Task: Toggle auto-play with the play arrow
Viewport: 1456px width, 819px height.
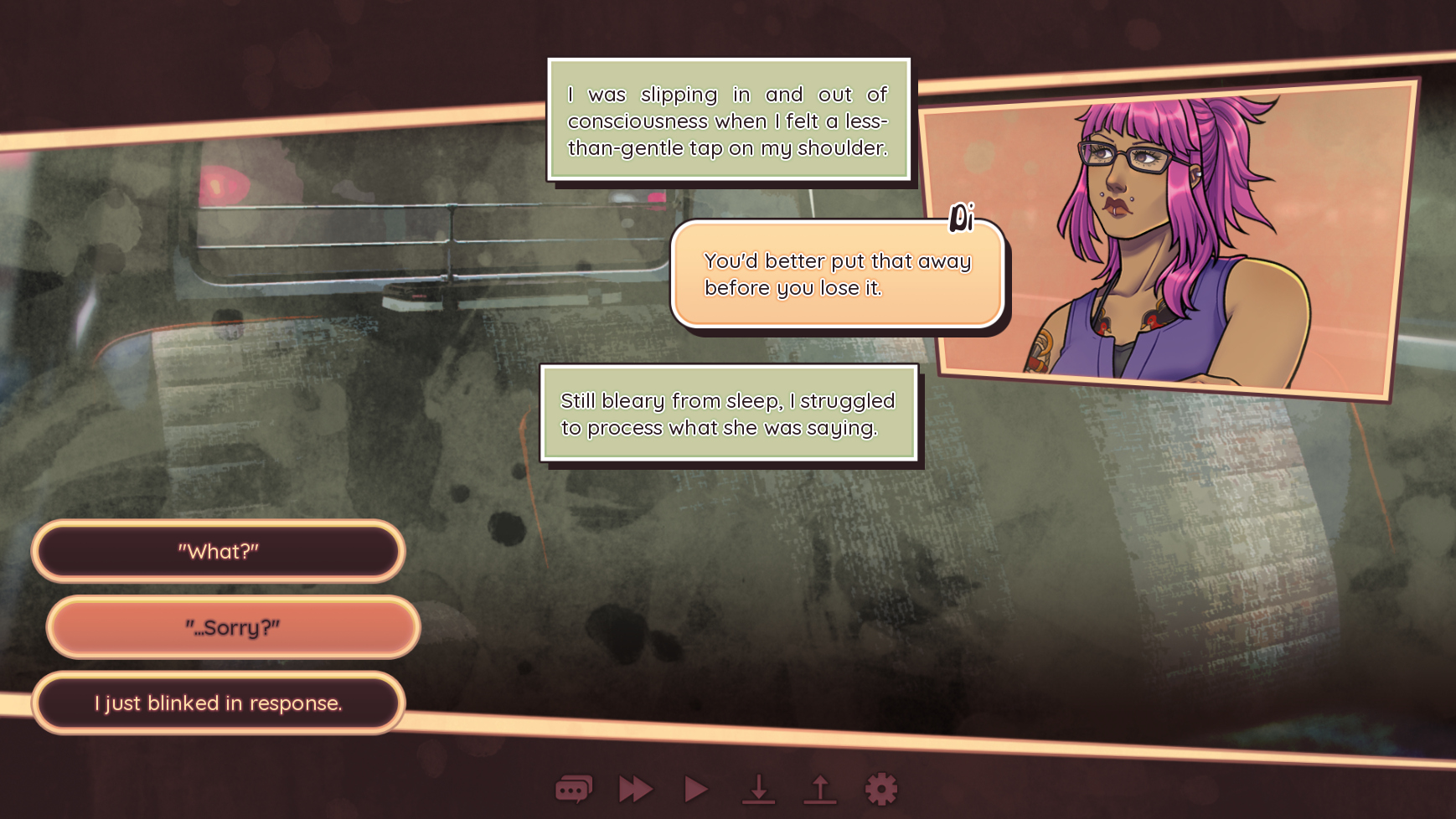Action: [x=696, y=789]
